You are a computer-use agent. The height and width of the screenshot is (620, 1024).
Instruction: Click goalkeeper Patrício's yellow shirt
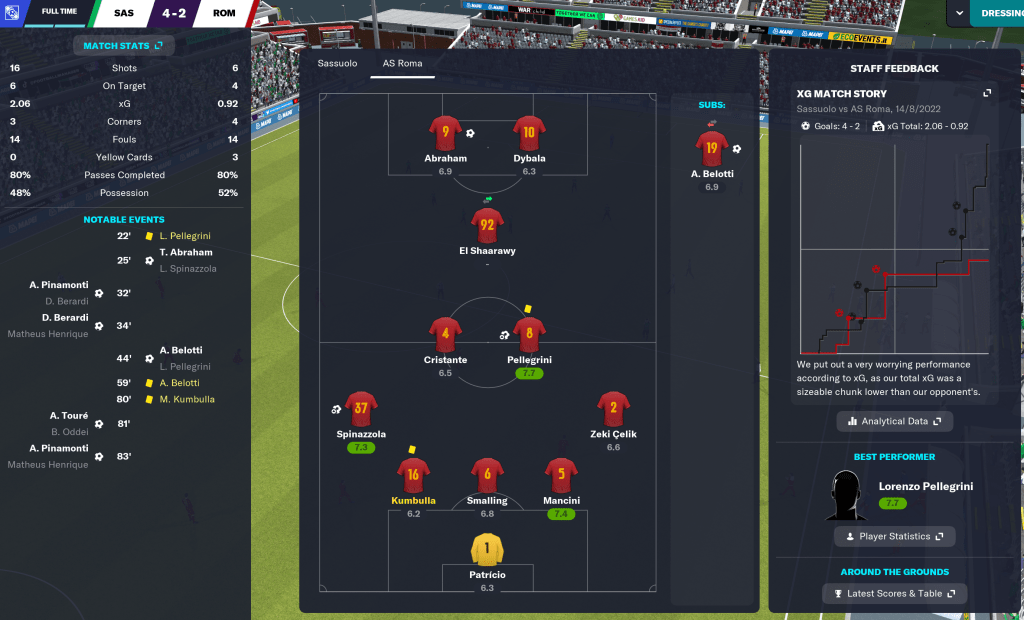487,548
